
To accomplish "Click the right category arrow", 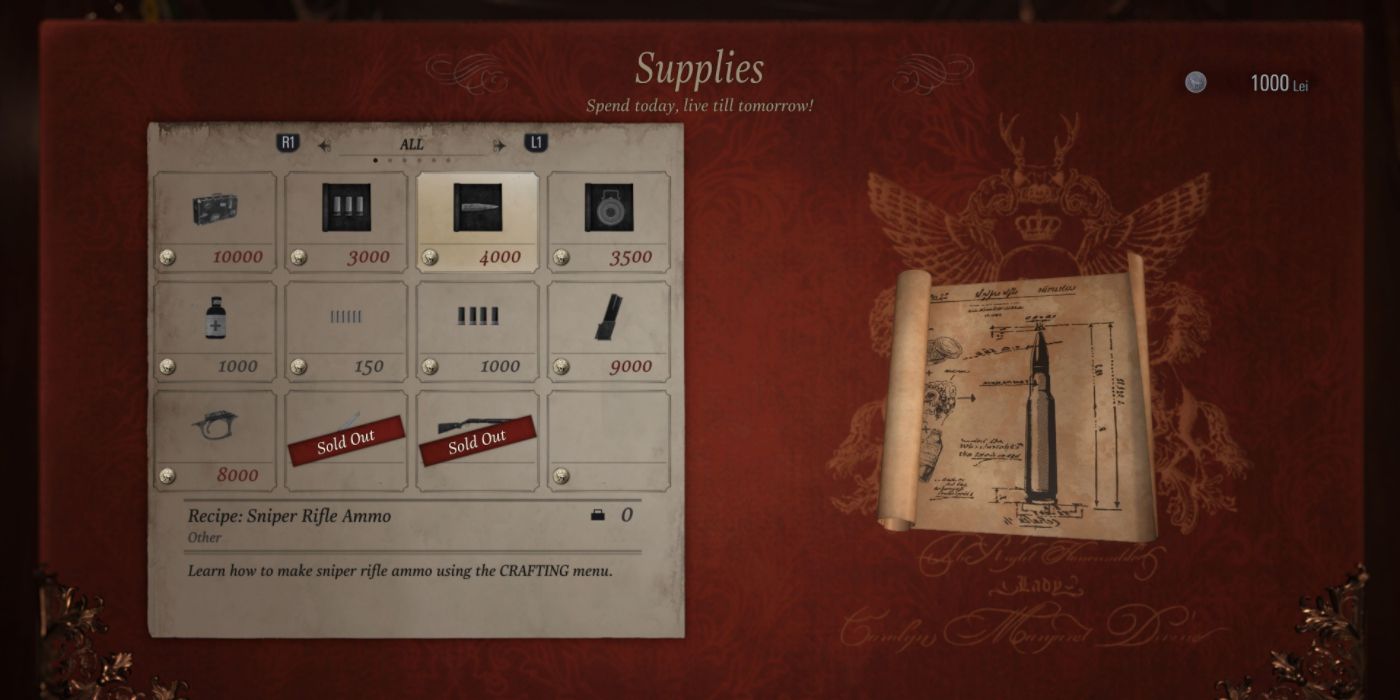I will coord(499,146).
